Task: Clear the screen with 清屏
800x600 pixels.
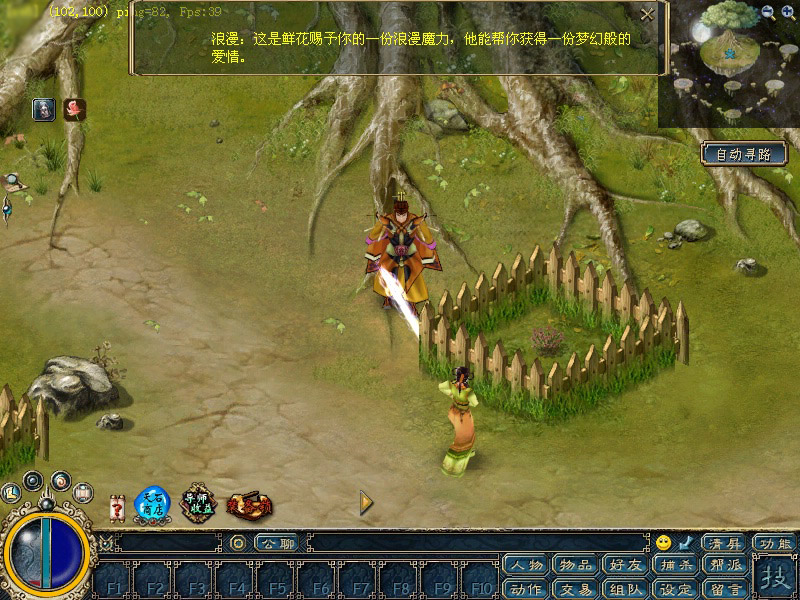Action: coord(723,543)
